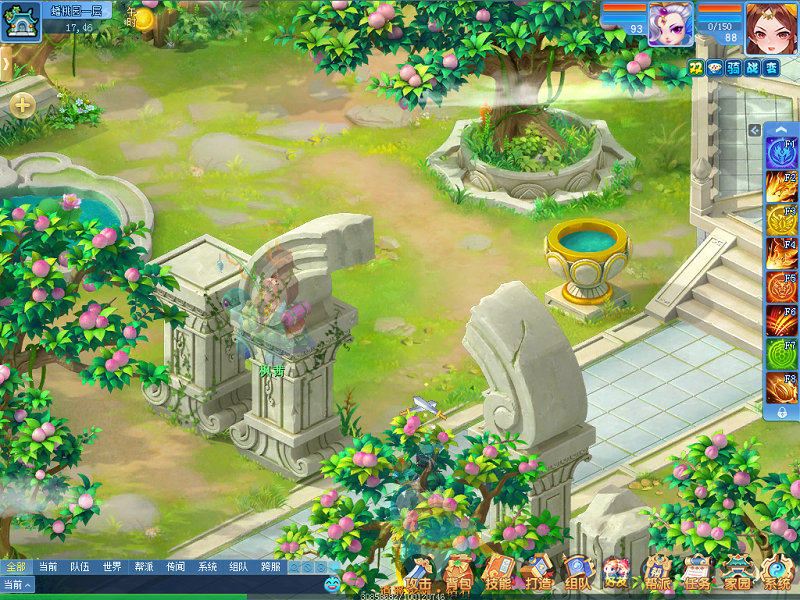Open the 打造 crafting menu
Screen dimensions: 800x600
pyautogui.click(x=537, y=575)
